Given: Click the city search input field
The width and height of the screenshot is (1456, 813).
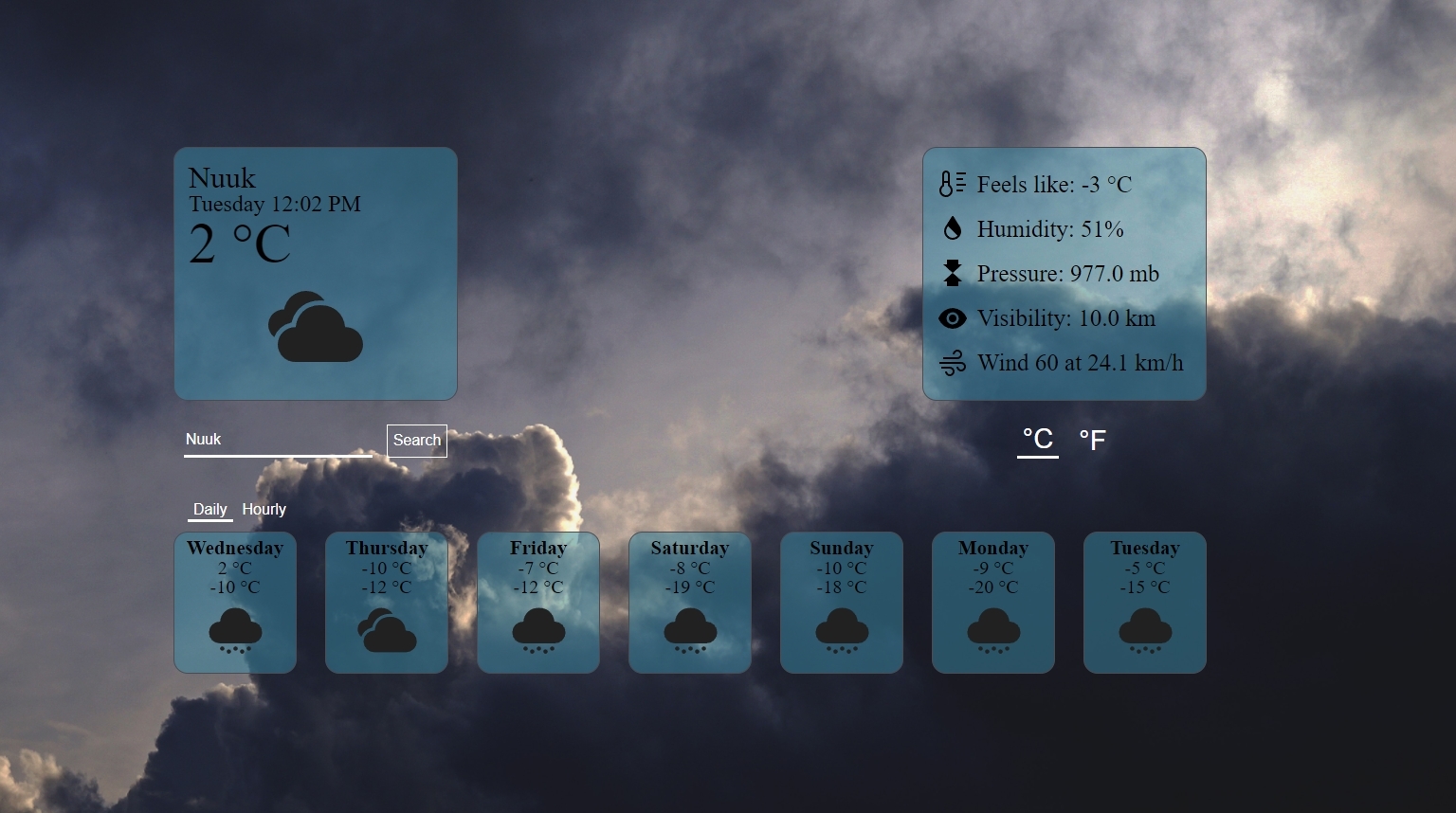Looking at the screenshot, I should click(x=277, y=439).
